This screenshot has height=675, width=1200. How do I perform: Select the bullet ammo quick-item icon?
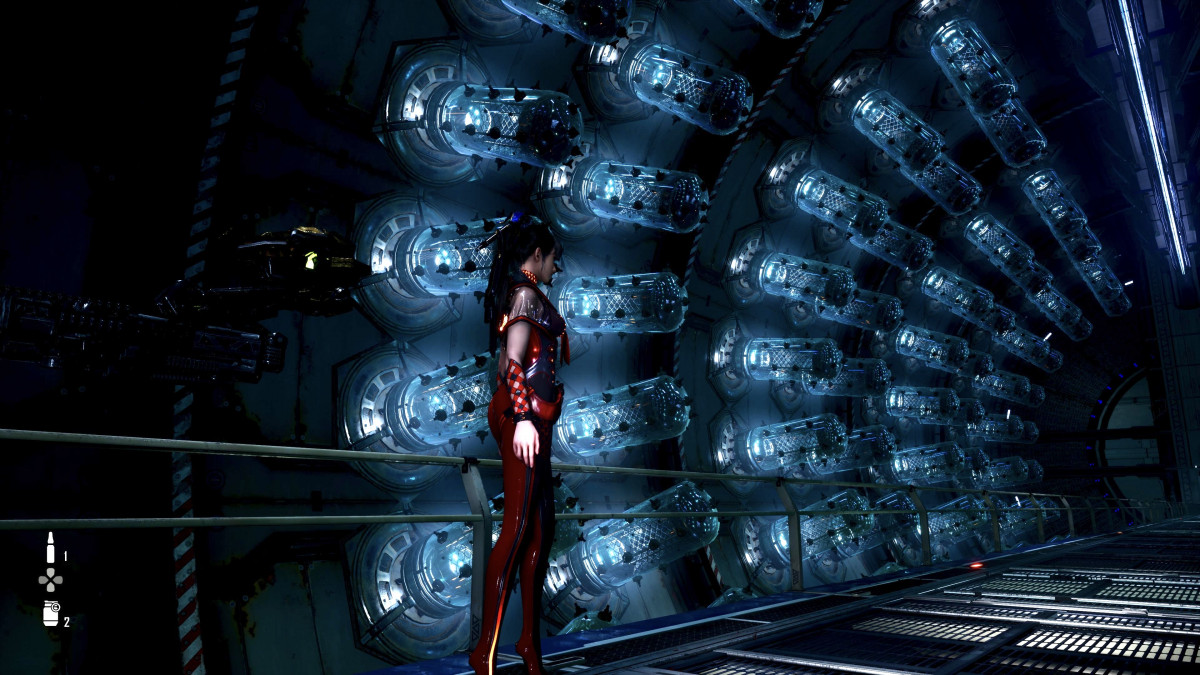(x=49, y=548)
